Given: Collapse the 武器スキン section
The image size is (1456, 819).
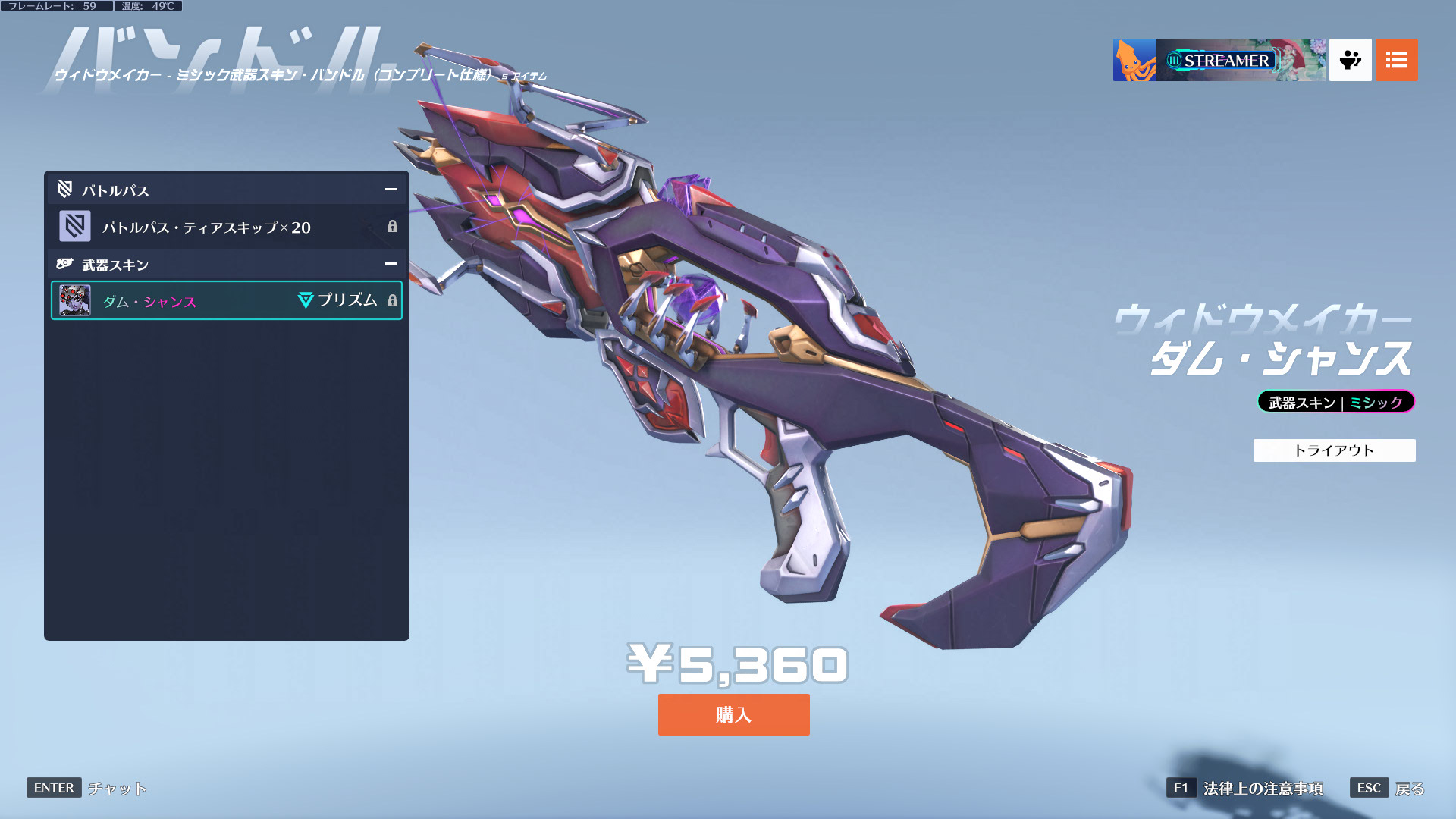Looking at the screenshot, I should [391, 264].
